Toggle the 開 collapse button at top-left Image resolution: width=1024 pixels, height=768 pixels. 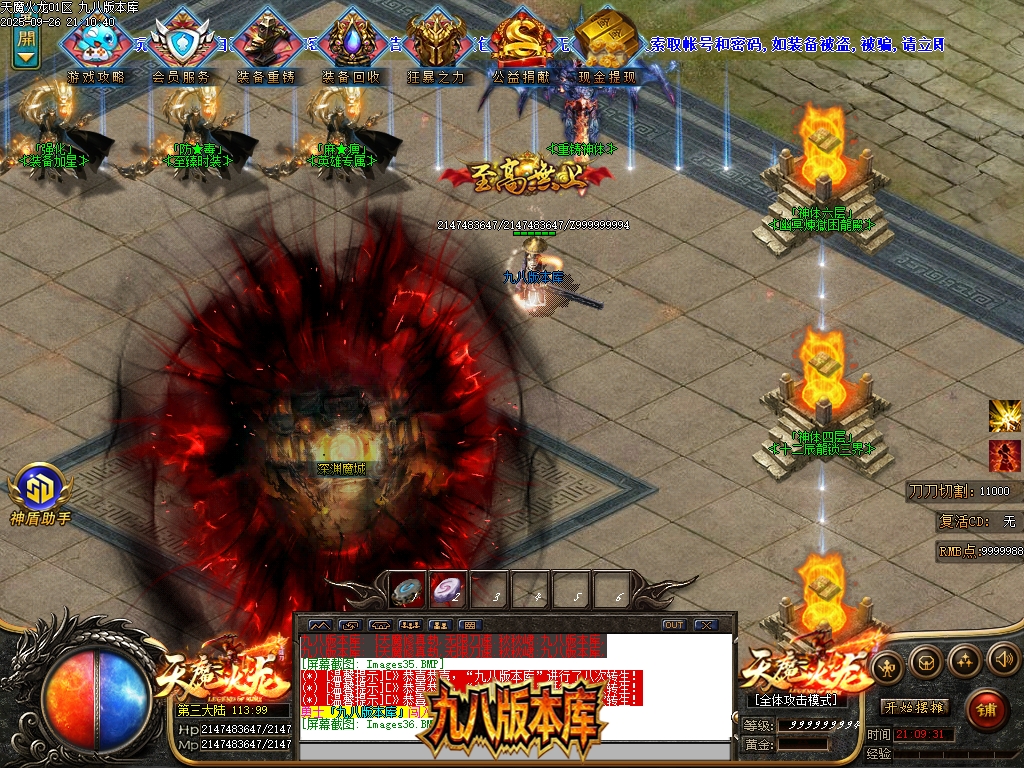[x=26, y=46]
